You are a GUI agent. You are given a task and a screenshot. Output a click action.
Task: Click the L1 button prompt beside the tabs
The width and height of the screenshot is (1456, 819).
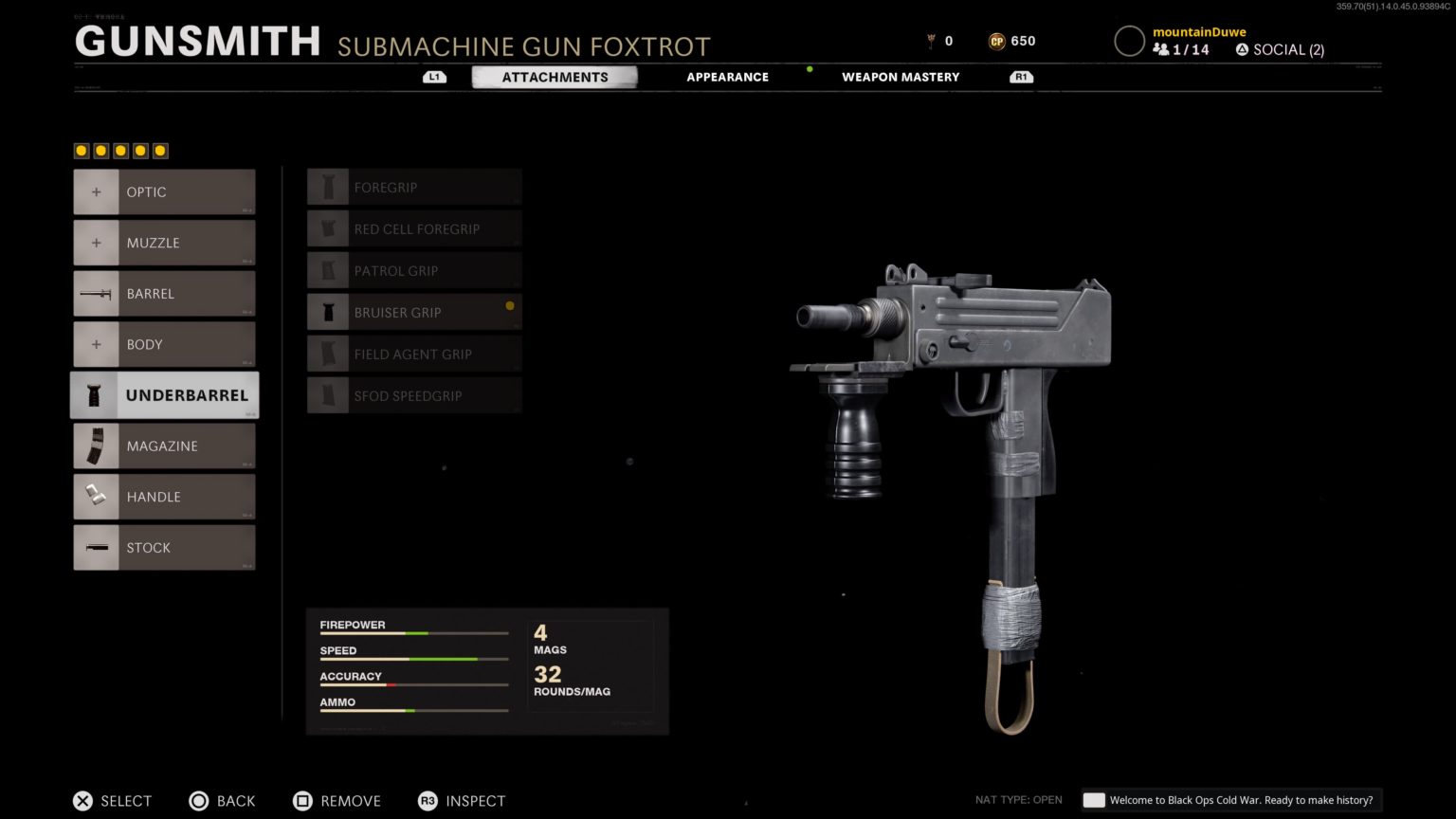coord(434,77)
